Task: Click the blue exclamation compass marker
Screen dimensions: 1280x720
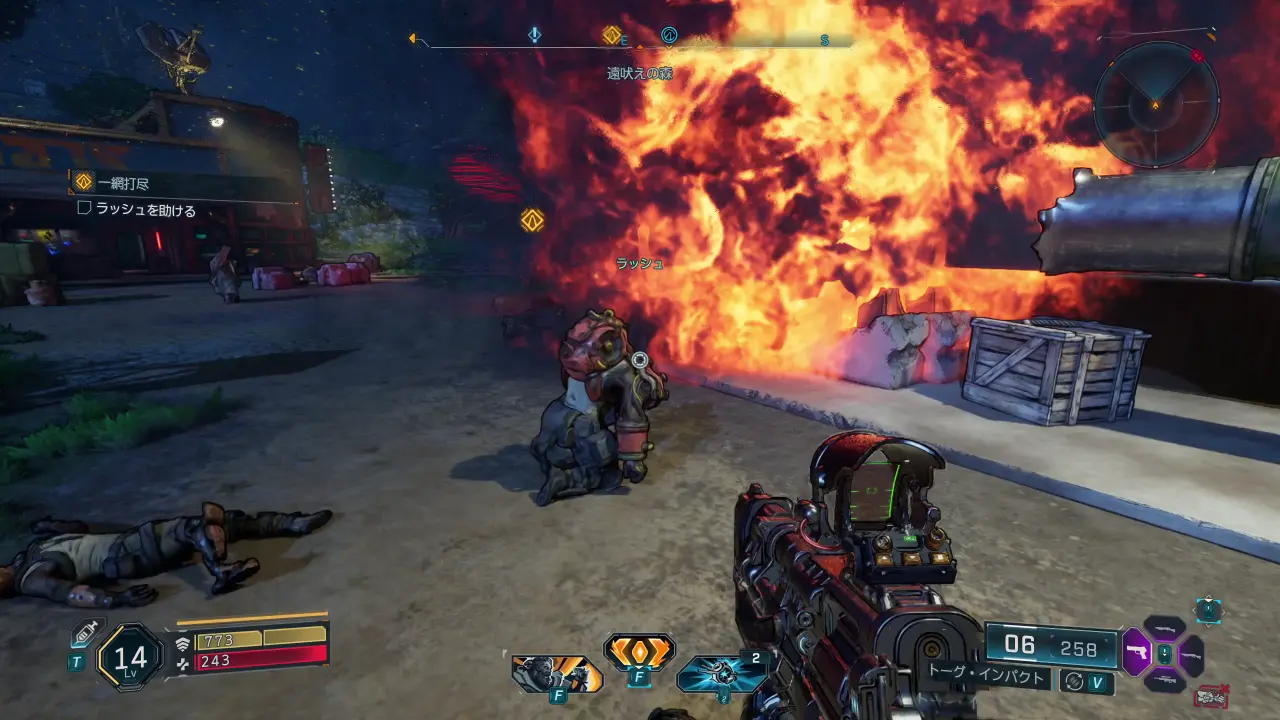Action: (x=535, y=35)
